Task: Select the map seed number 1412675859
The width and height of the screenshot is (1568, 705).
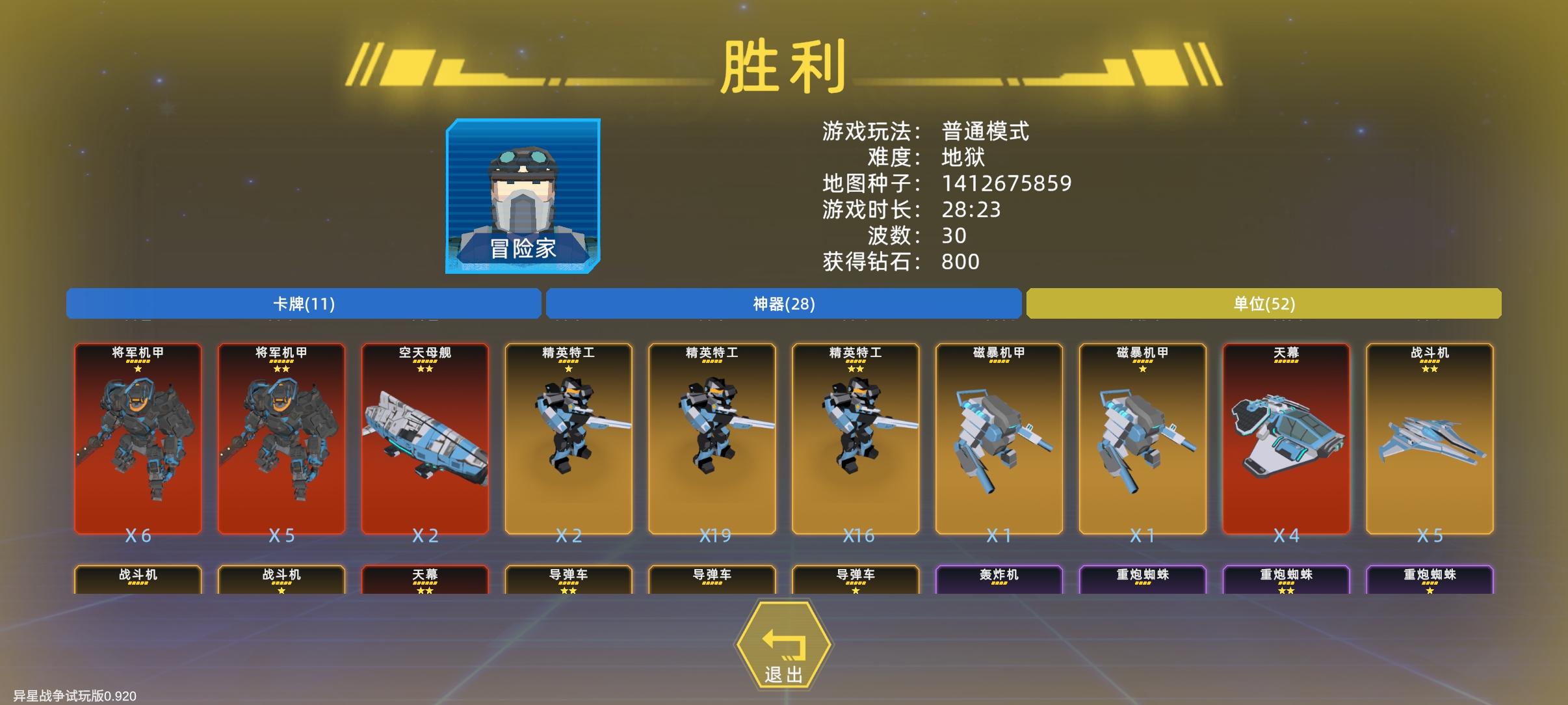Action: 1008,183
